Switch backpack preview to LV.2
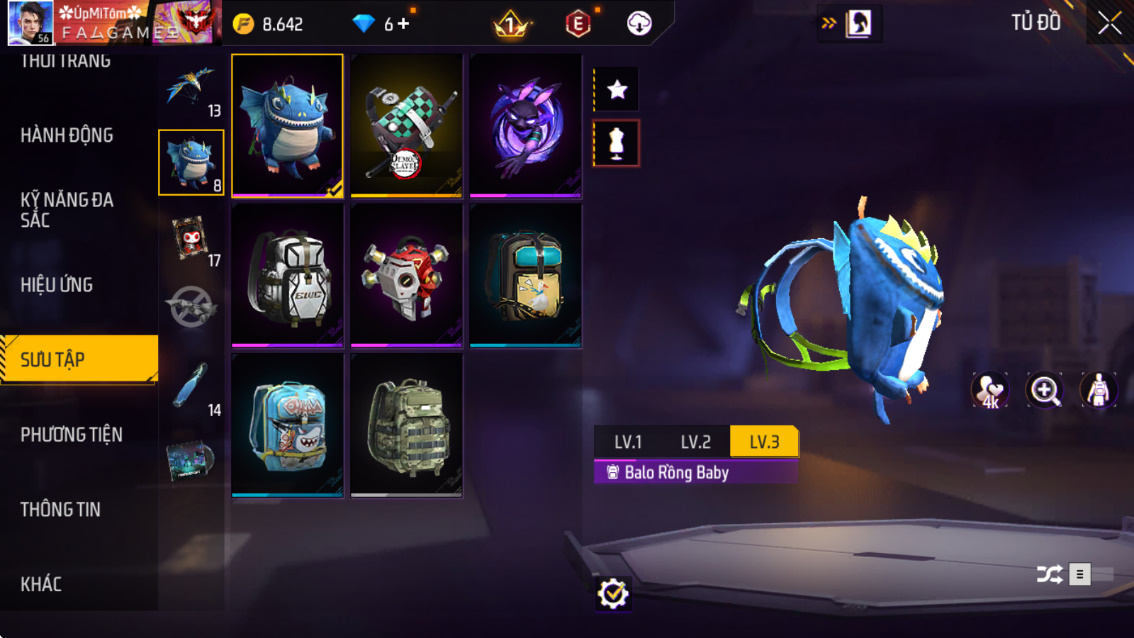1134x638 pixels. tap(696, 442)
